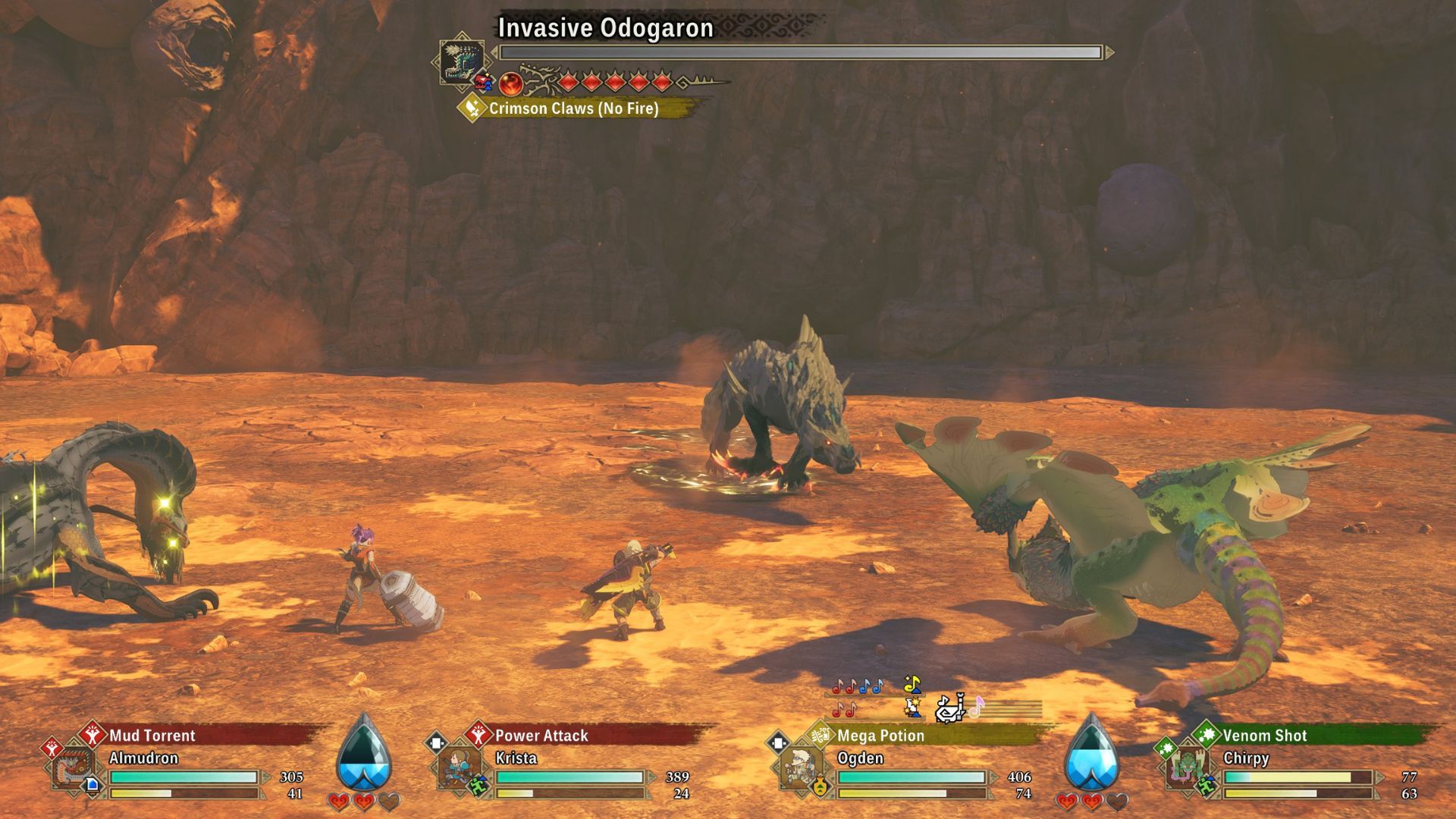Select the Invasive Odogaron portrait icon
The width and height of the screenshot is (1456, 819).
(x=462, y=58)
